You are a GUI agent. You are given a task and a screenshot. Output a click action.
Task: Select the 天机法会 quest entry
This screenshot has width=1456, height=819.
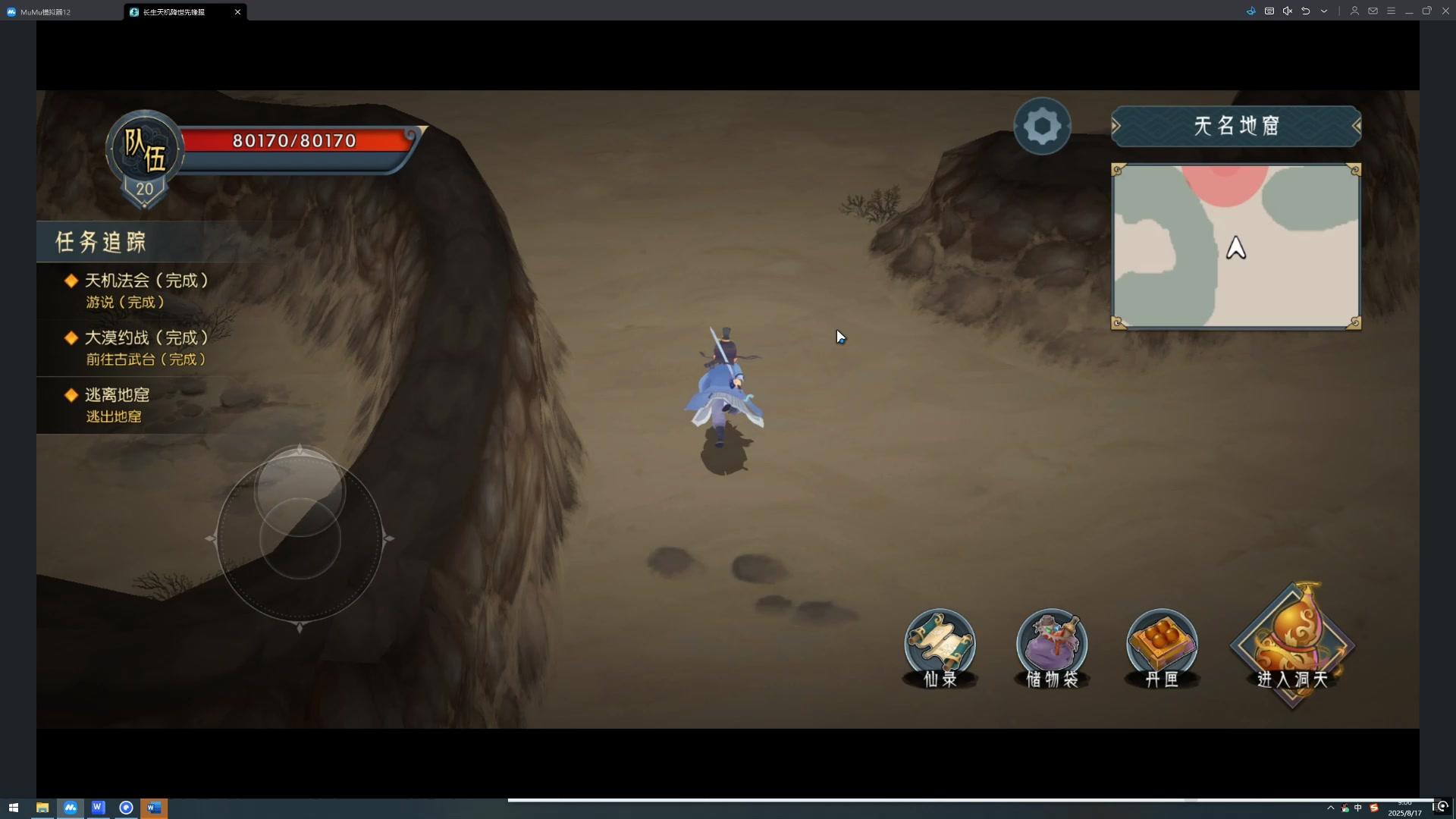(146, 290)
